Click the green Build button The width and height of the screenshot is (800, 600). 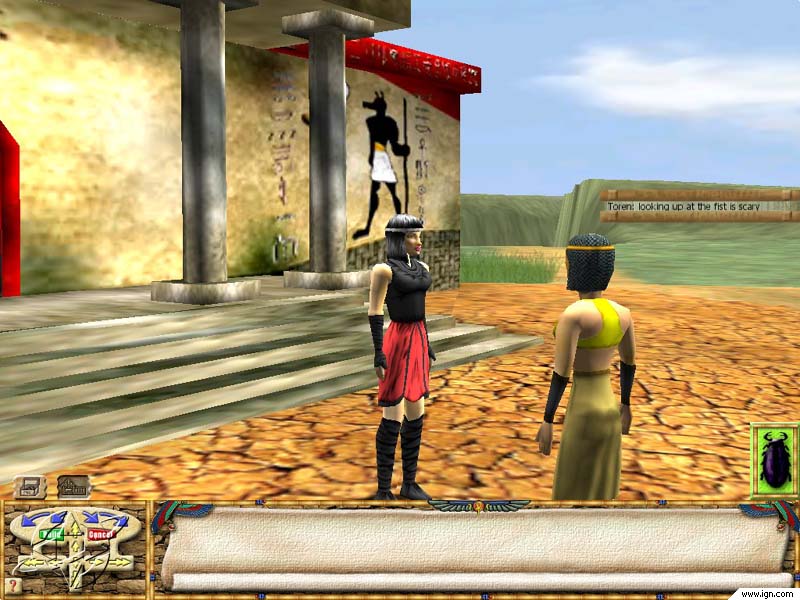pos(51,534)
